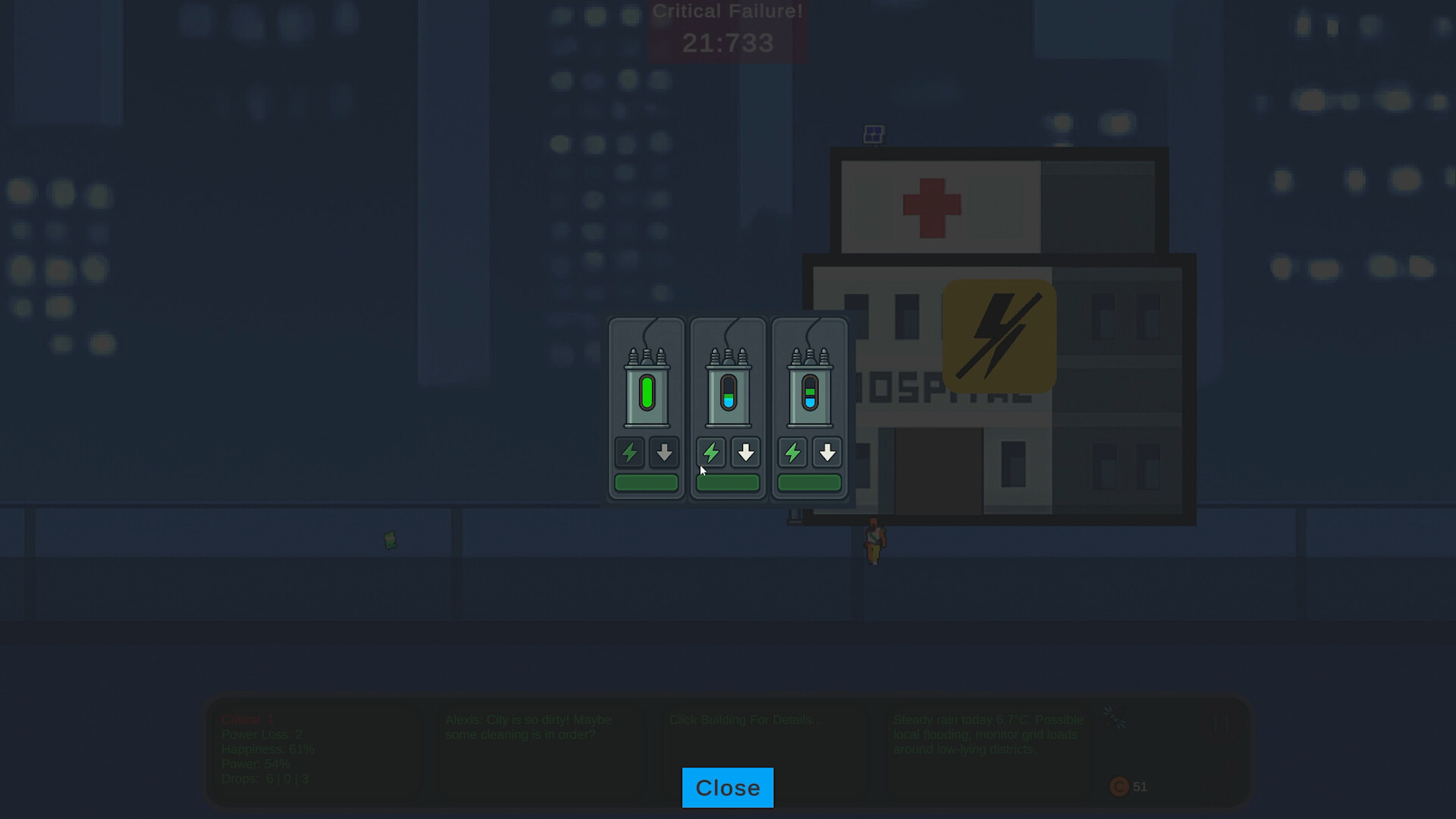
Task: Pick up the cash on the sidewalk
Action: tap(391, 540)
